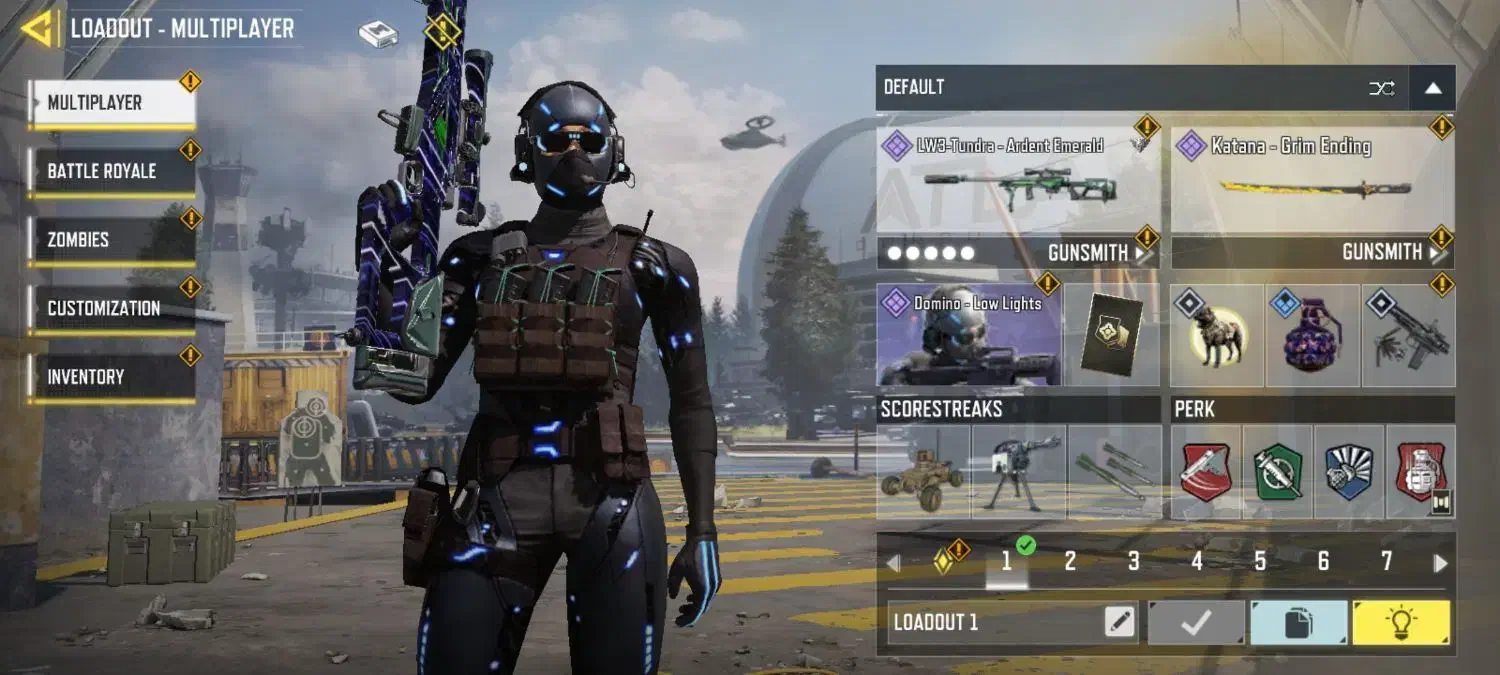The width and height of the screenshot is (1500, 675).
Task: Switch to the Battle Royale tab
Action: (111, 171)
